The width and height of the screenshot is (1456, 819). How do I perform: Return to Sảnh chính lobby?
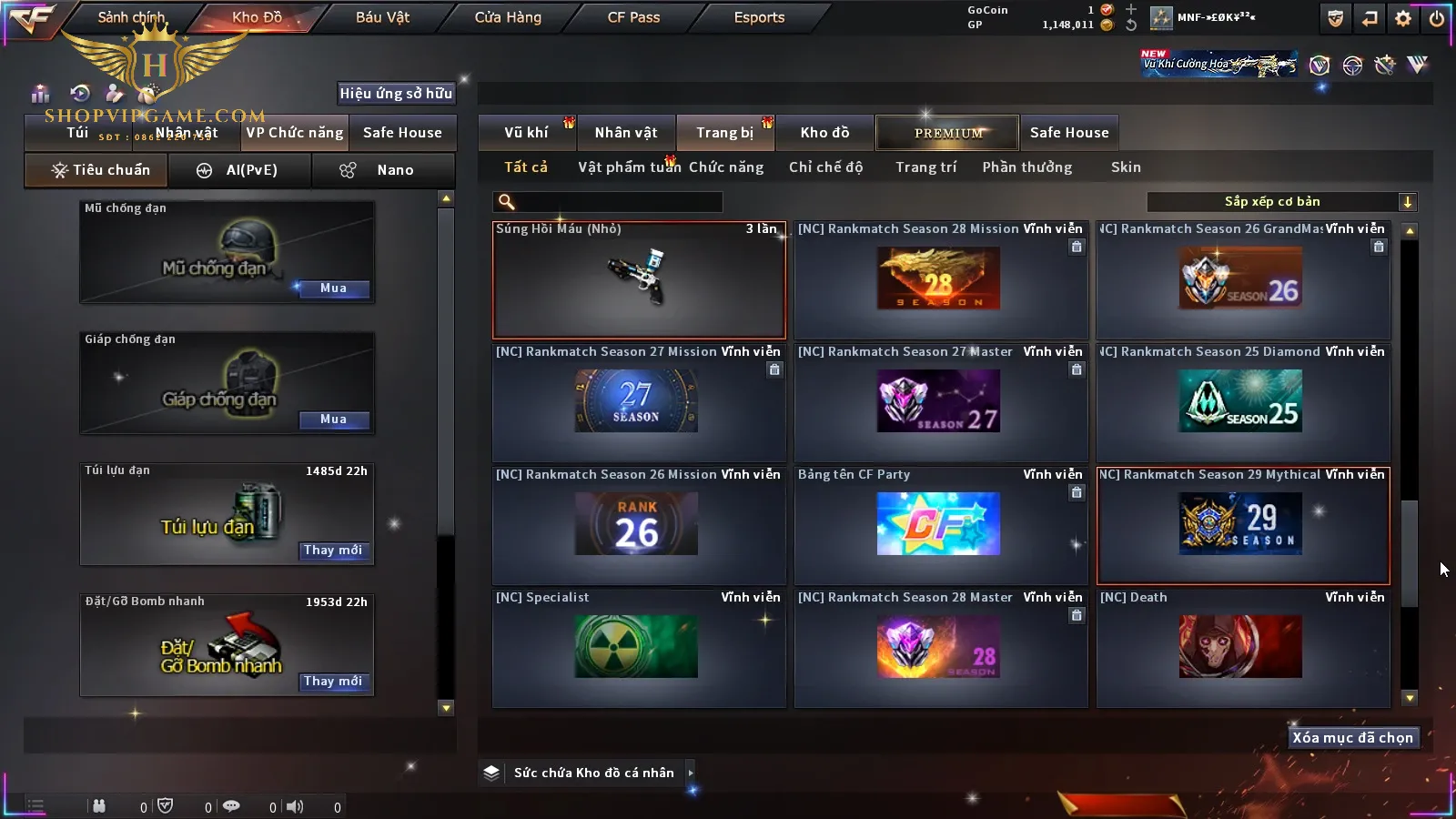131,17
